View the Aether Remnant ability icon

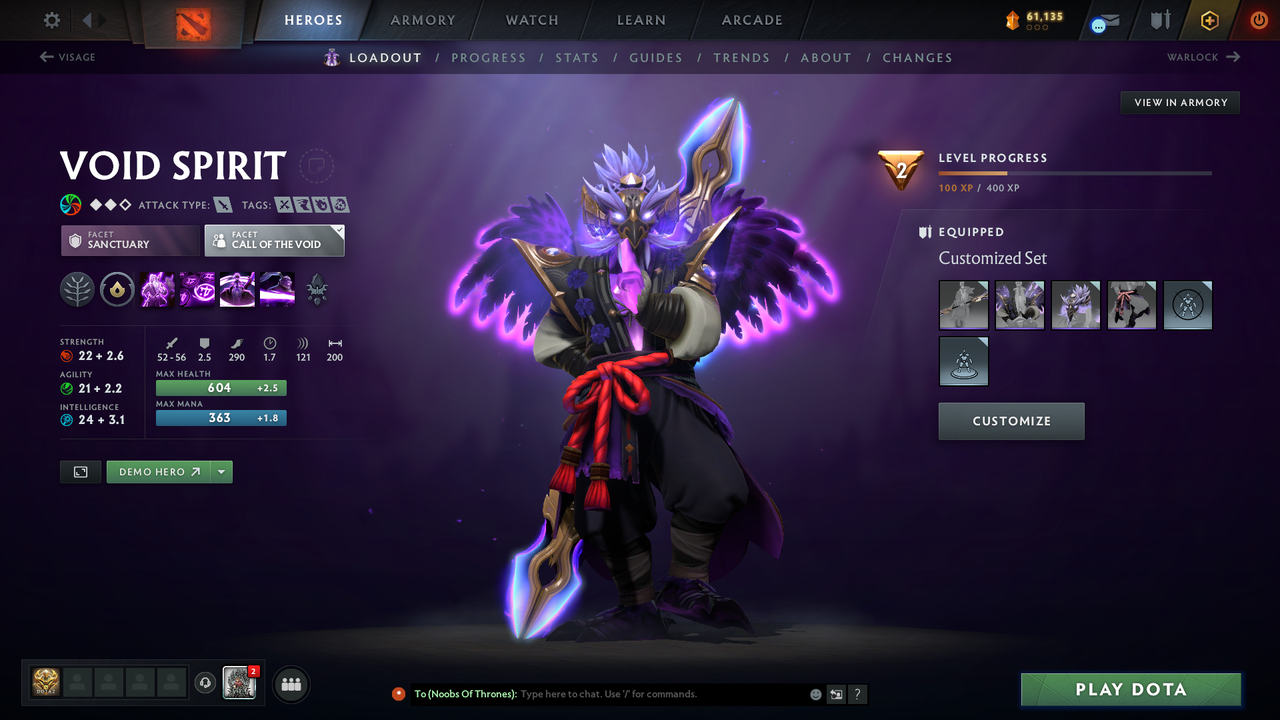tap(157, 289)
